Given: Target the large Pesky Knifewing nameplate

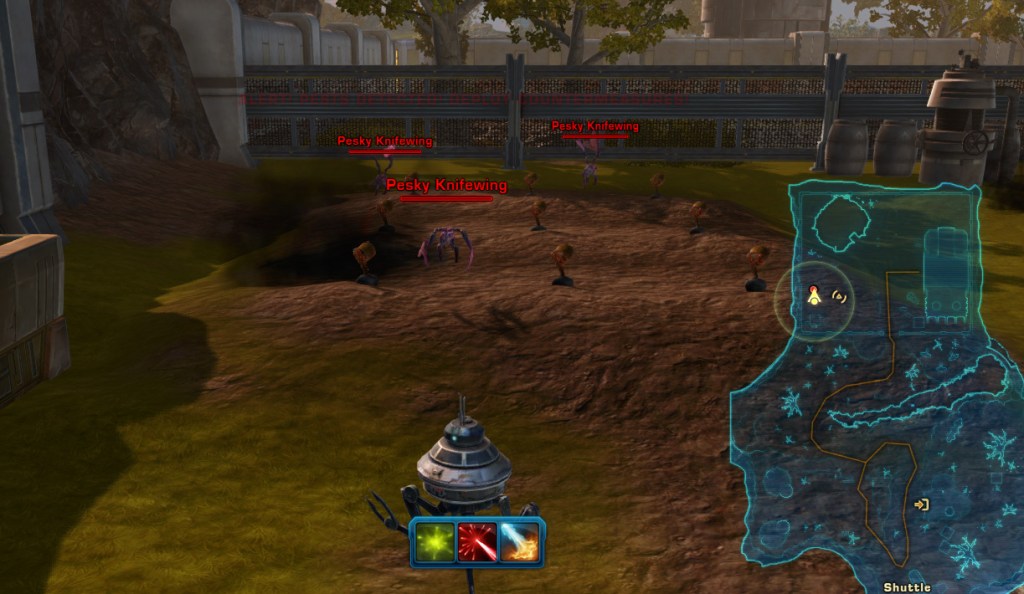Looking at the screenshot, I should pyautogui.click(x=446, y=186).
